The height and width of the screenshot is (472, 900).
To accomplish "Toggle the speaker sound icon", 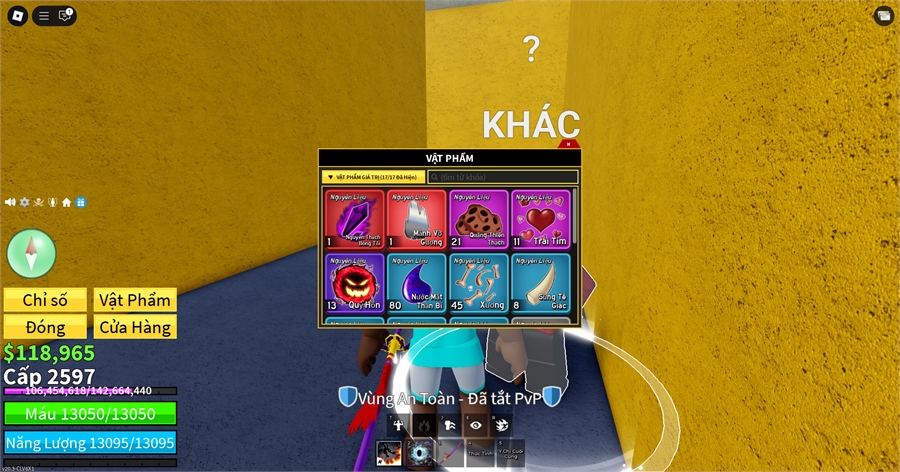I will pyautogui.click(x=10, y=202).
